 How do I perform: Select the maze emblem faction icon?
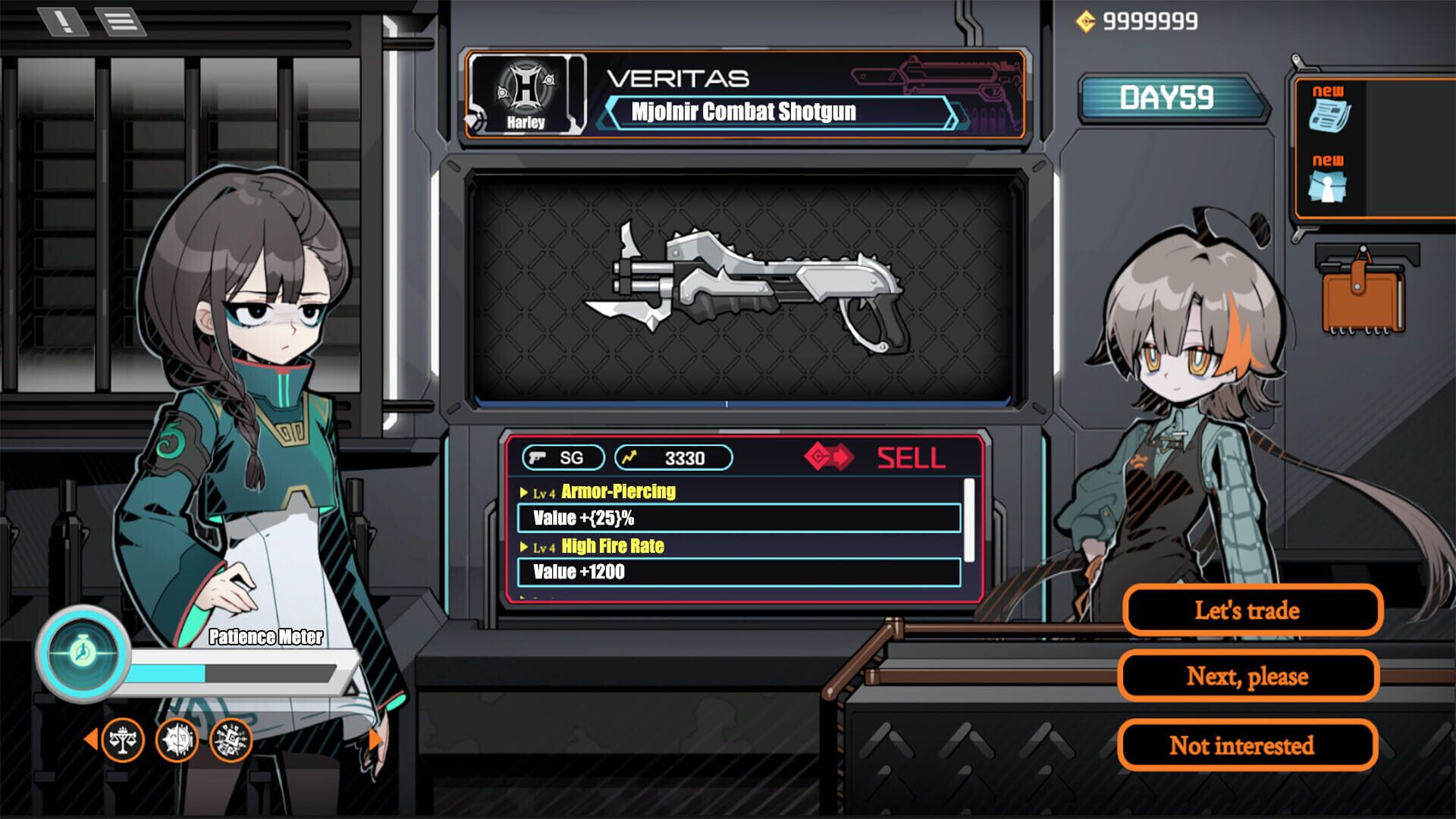tap(232, 740)
